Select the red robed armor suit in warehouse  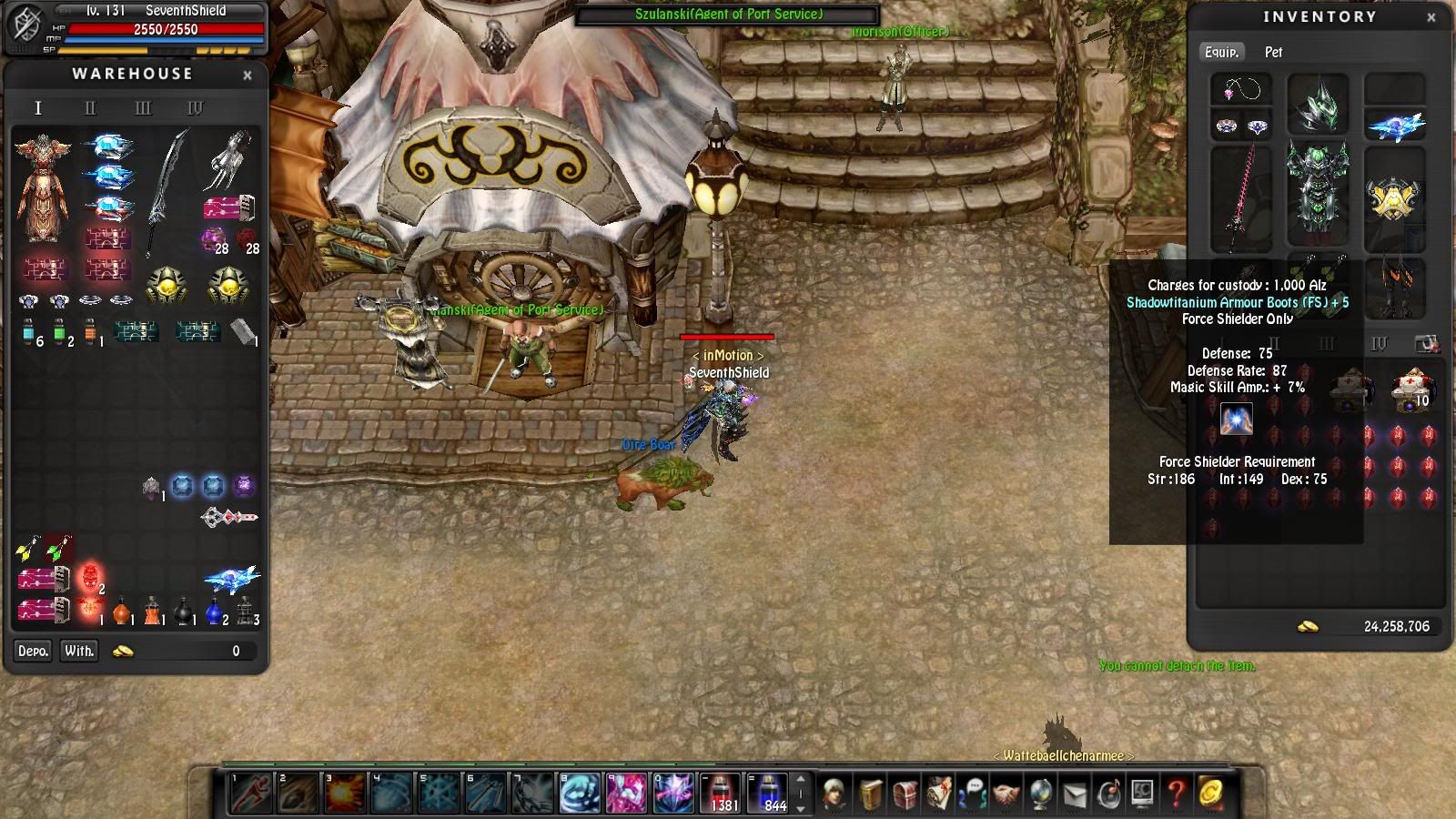pos(42,187)
